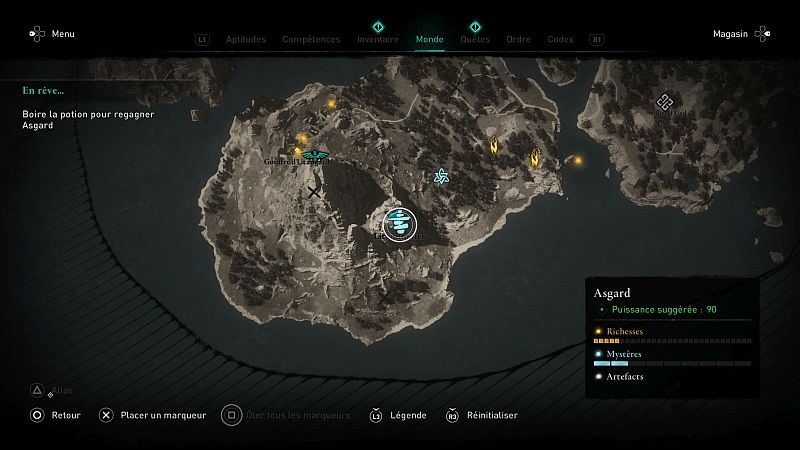The width and height of the screenshot is (800, 450).
Task: Open the Atlas
Action: [55, 390]
